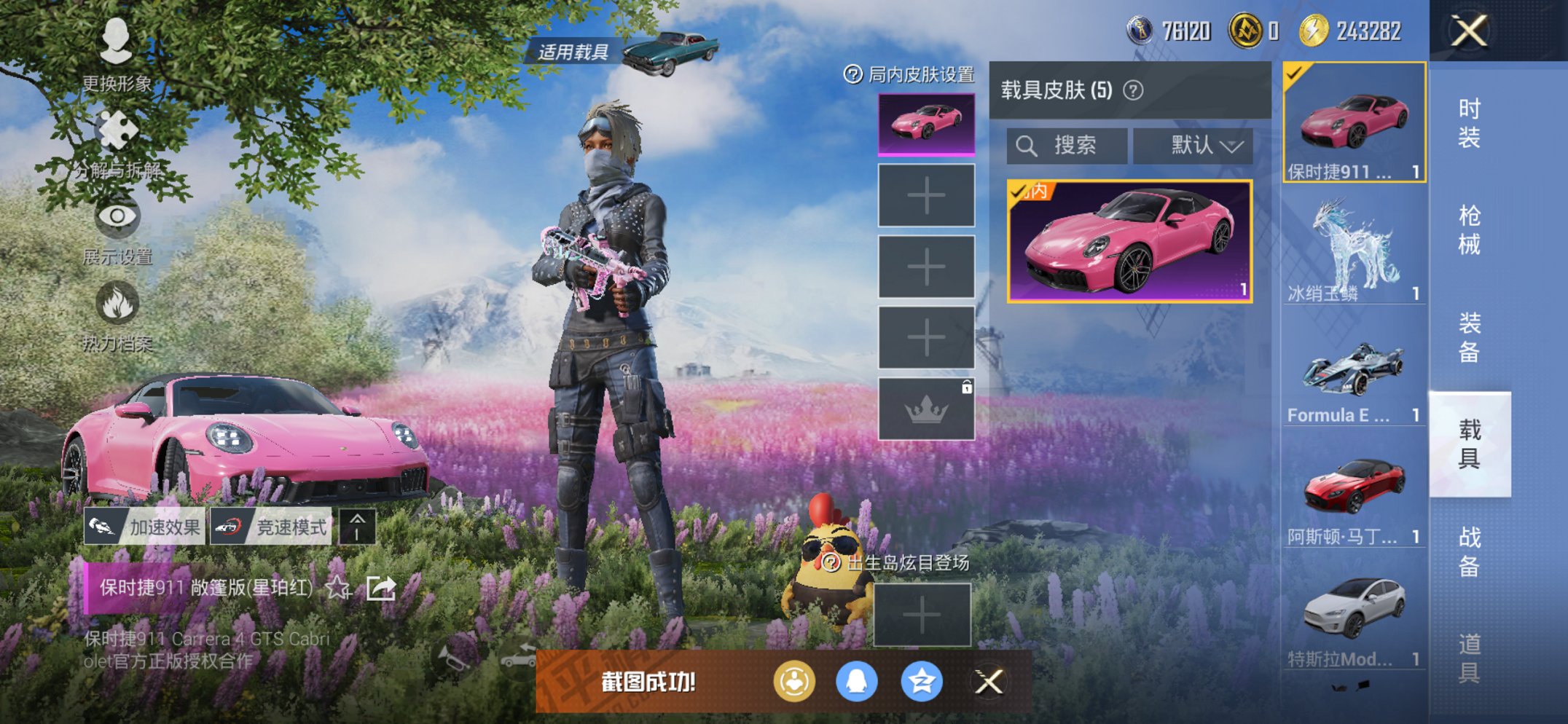1568x724 pixels.
Task: Open the 默认 sorting dropdown
Action: (1192, 145)
